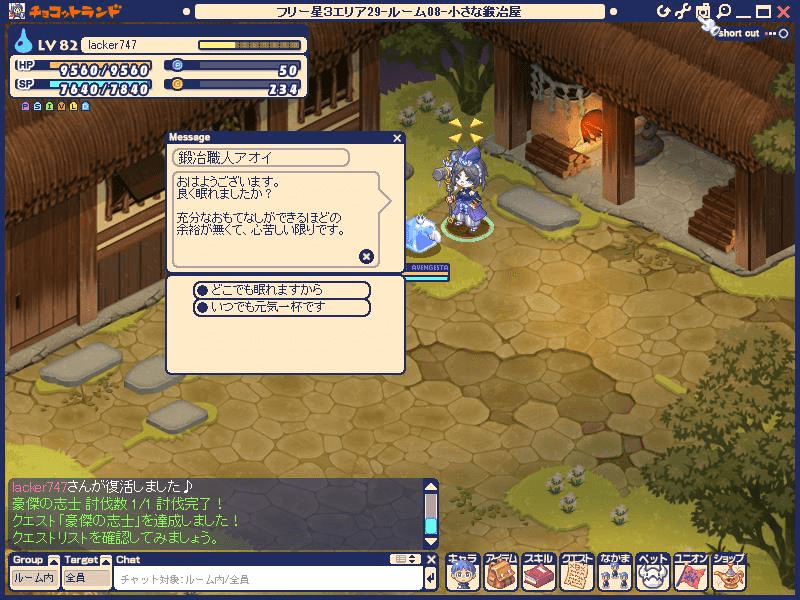Screen dimensions: 800x600
Task: Open the Target dropdown set to 全員
Action: 86,578
